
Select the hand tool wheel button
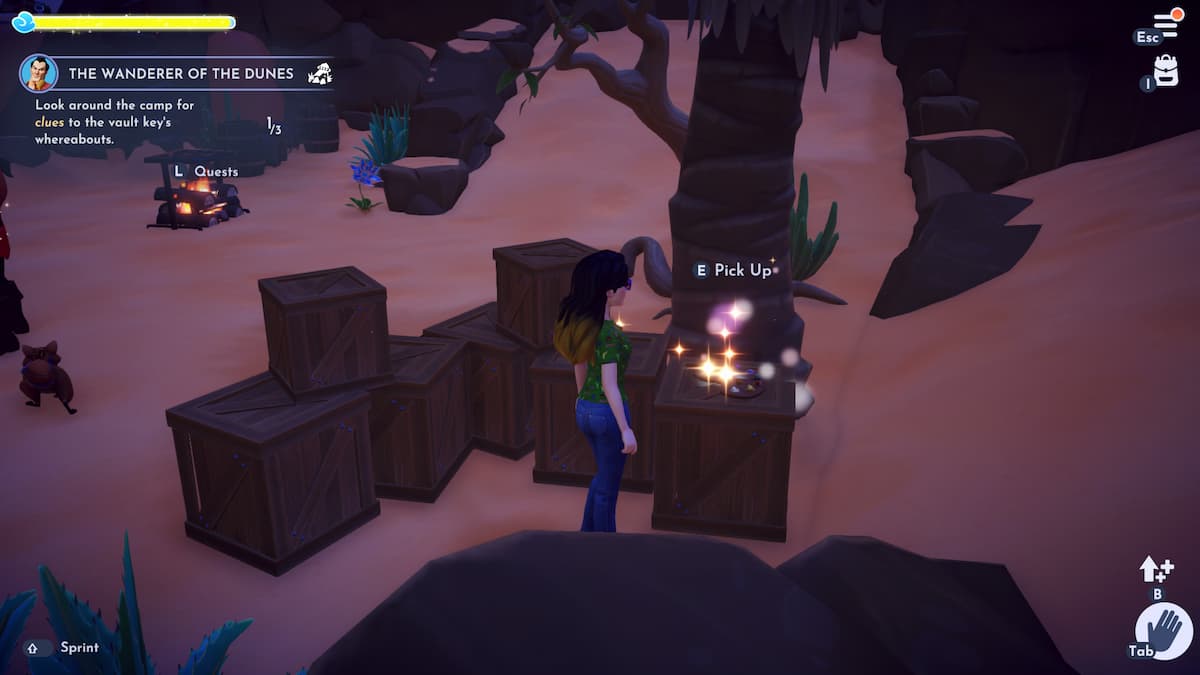click(1164, 631)
